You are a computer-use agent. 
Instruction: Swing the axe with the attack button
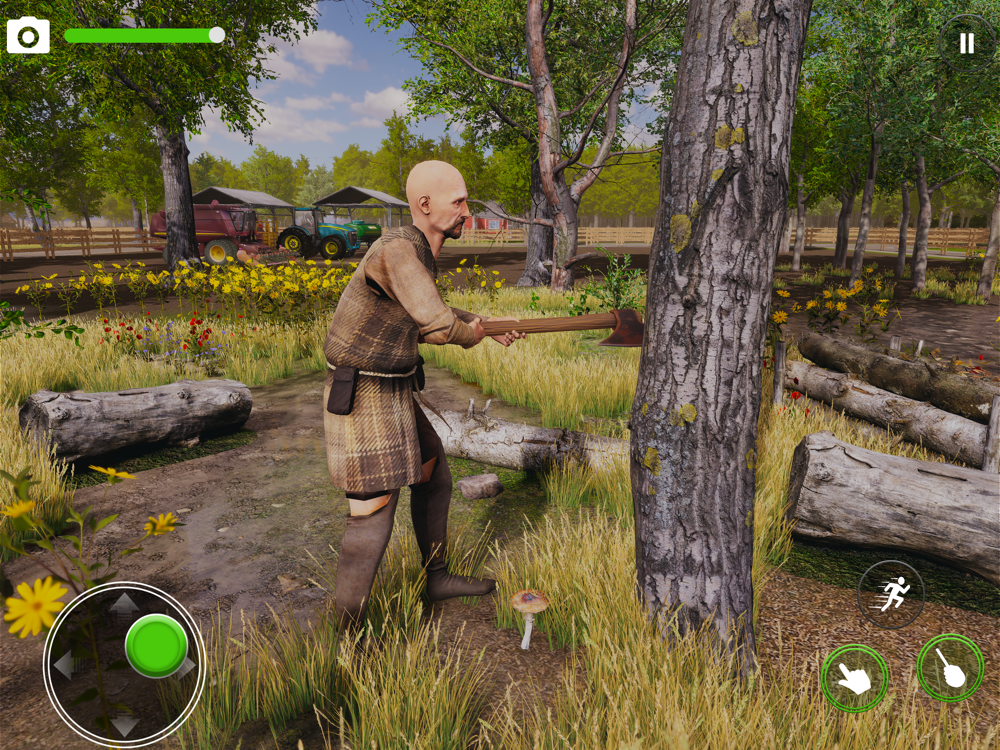pos(950,668)
